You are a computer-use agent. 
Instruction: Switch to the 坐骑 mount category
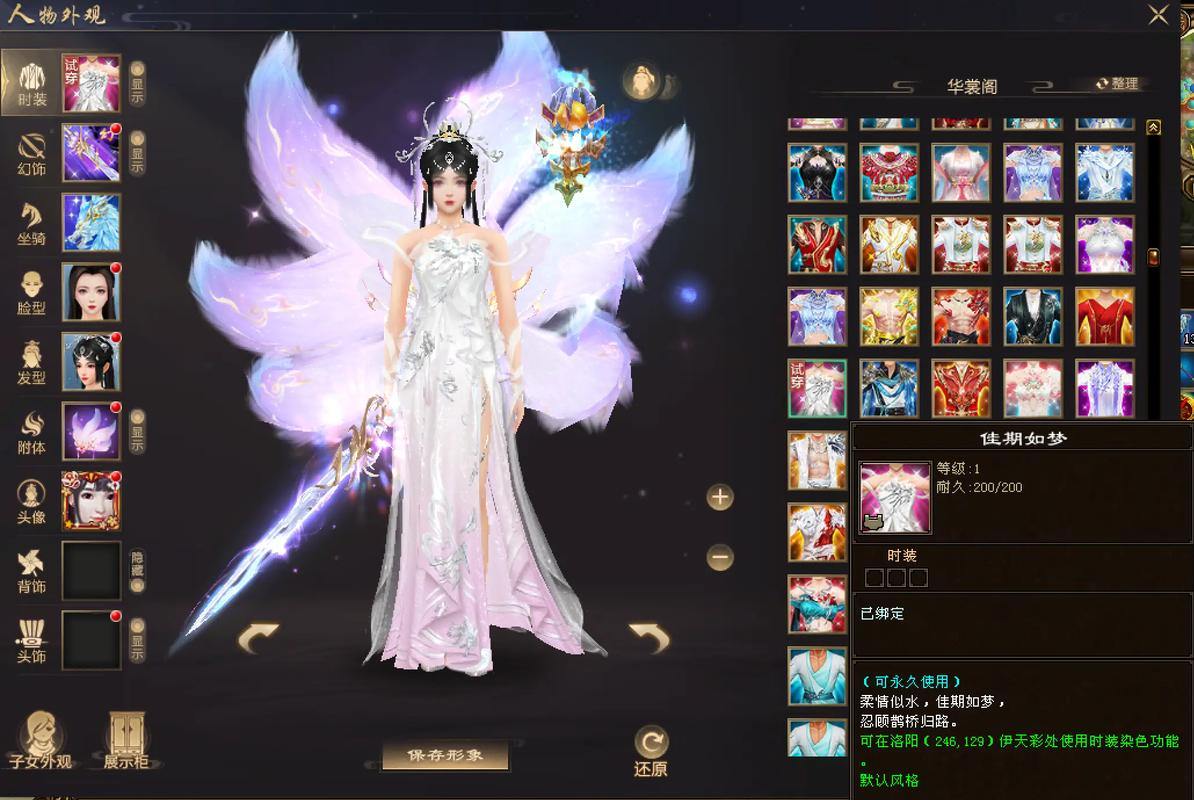pos(32,223)
